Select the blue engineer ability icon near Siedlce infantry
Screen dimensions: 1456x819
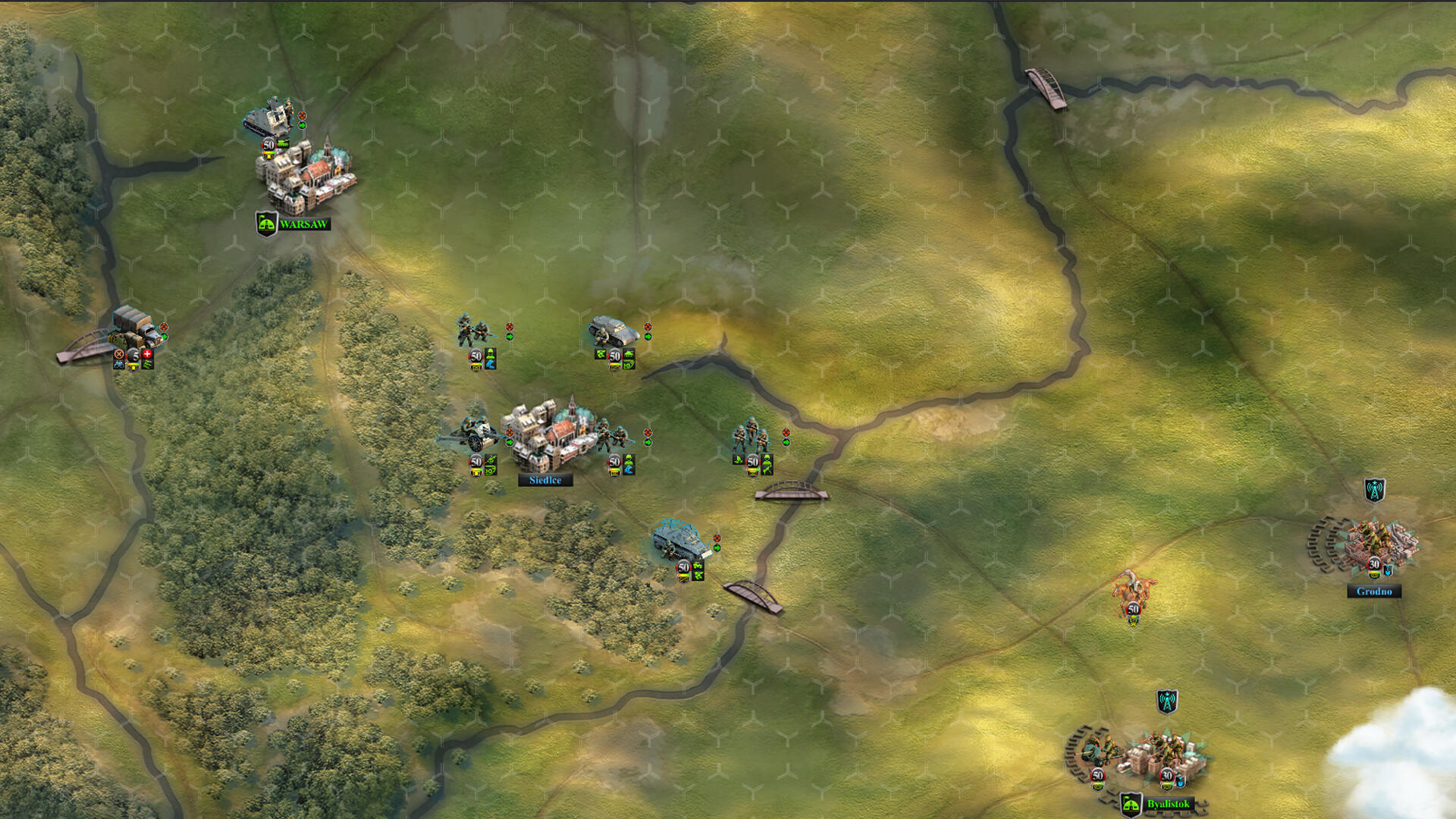coord(629,472)
